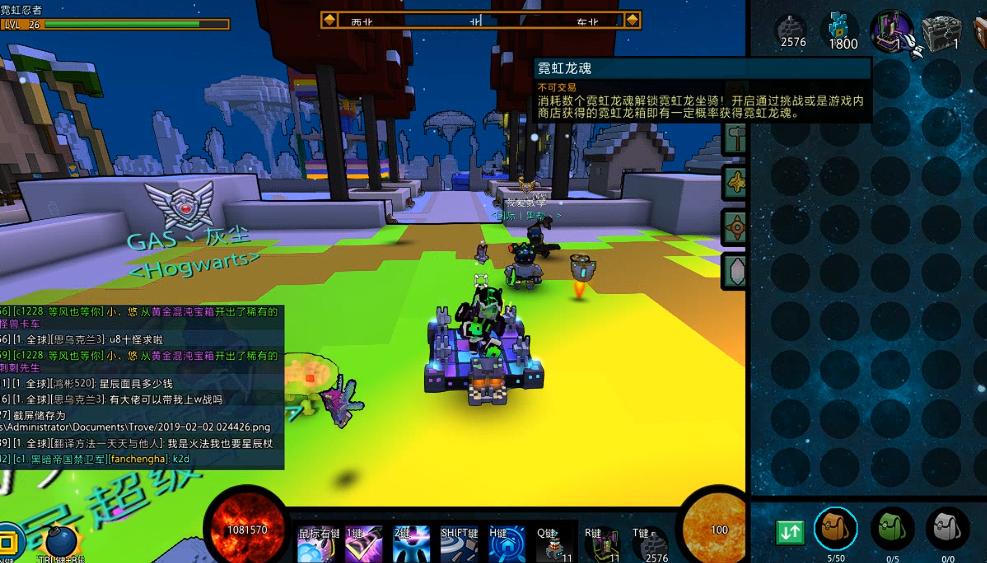The image size is (987, 563).
Task: Open the grey chest inventory item
Action: (940, 31)
